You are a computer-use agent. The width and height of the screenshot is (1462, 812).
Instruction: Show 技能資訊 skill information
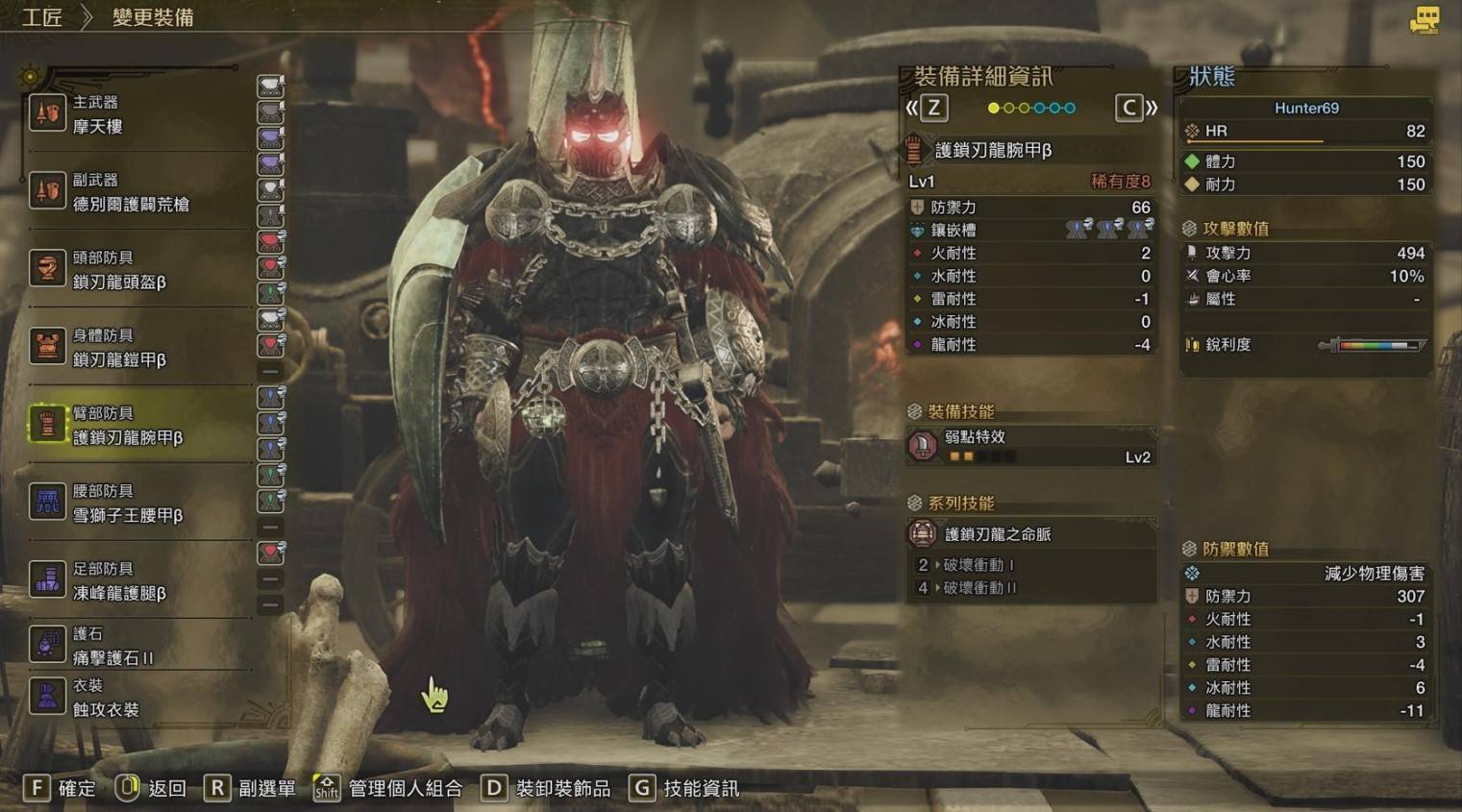684,788
